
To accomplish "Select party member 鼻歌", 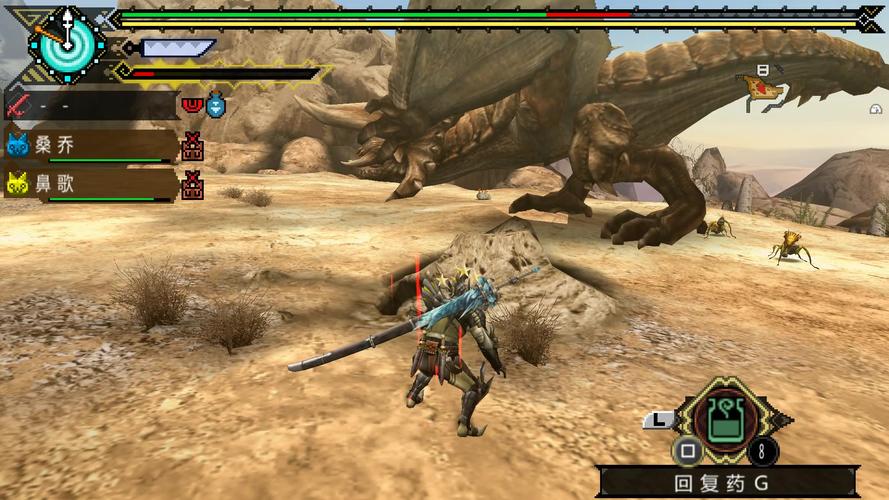I will point(92,185).
